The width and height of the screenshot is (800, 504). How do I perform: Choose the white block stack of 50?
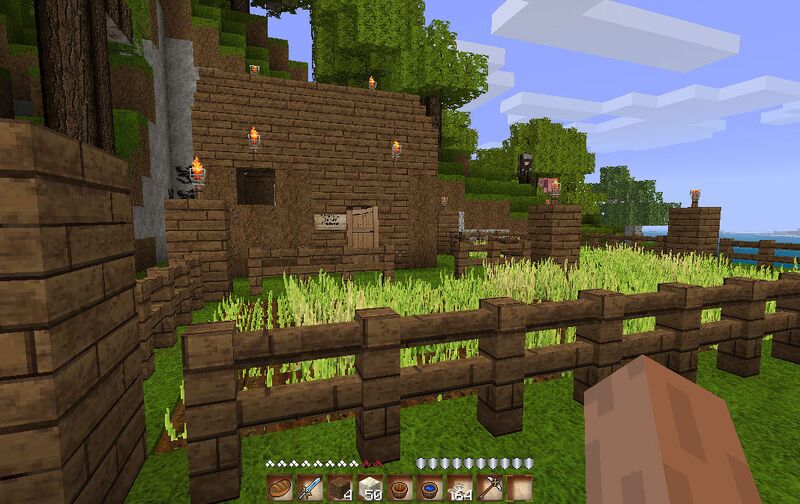369,489
